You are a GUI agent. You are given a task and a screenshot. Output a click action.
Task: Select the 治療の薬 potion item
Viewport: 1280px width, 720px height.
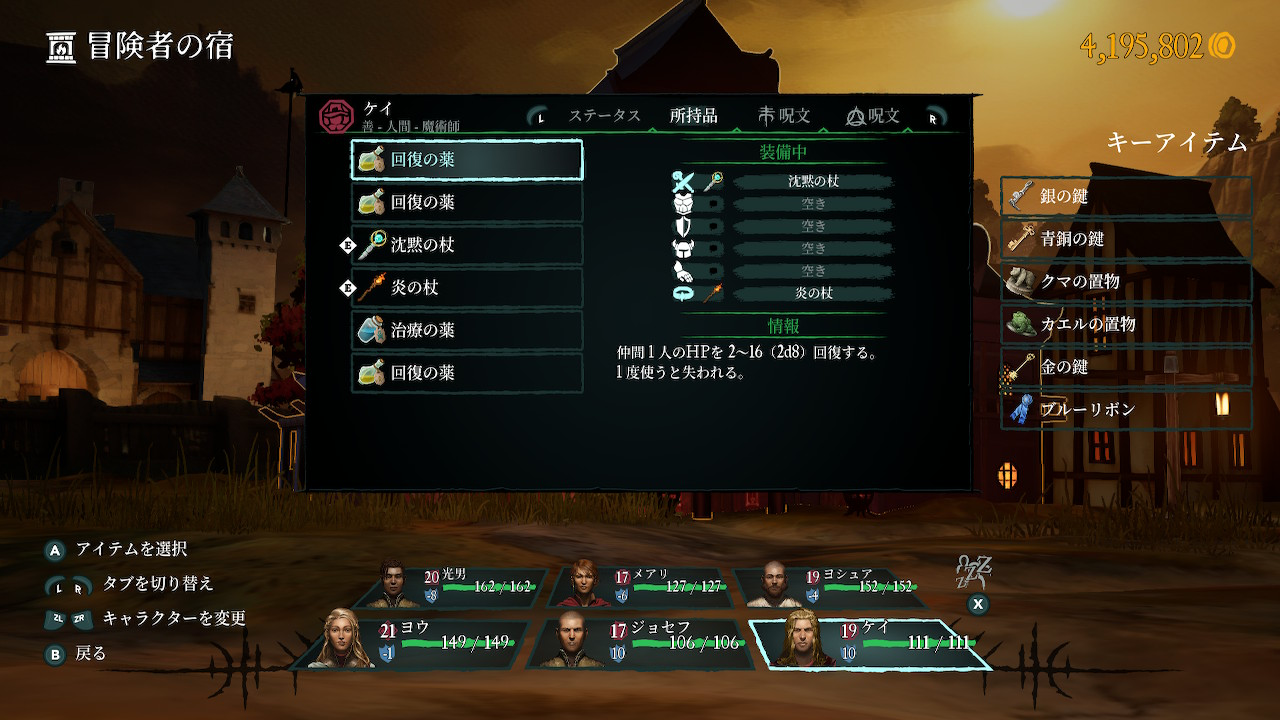(x=467, y=330)
